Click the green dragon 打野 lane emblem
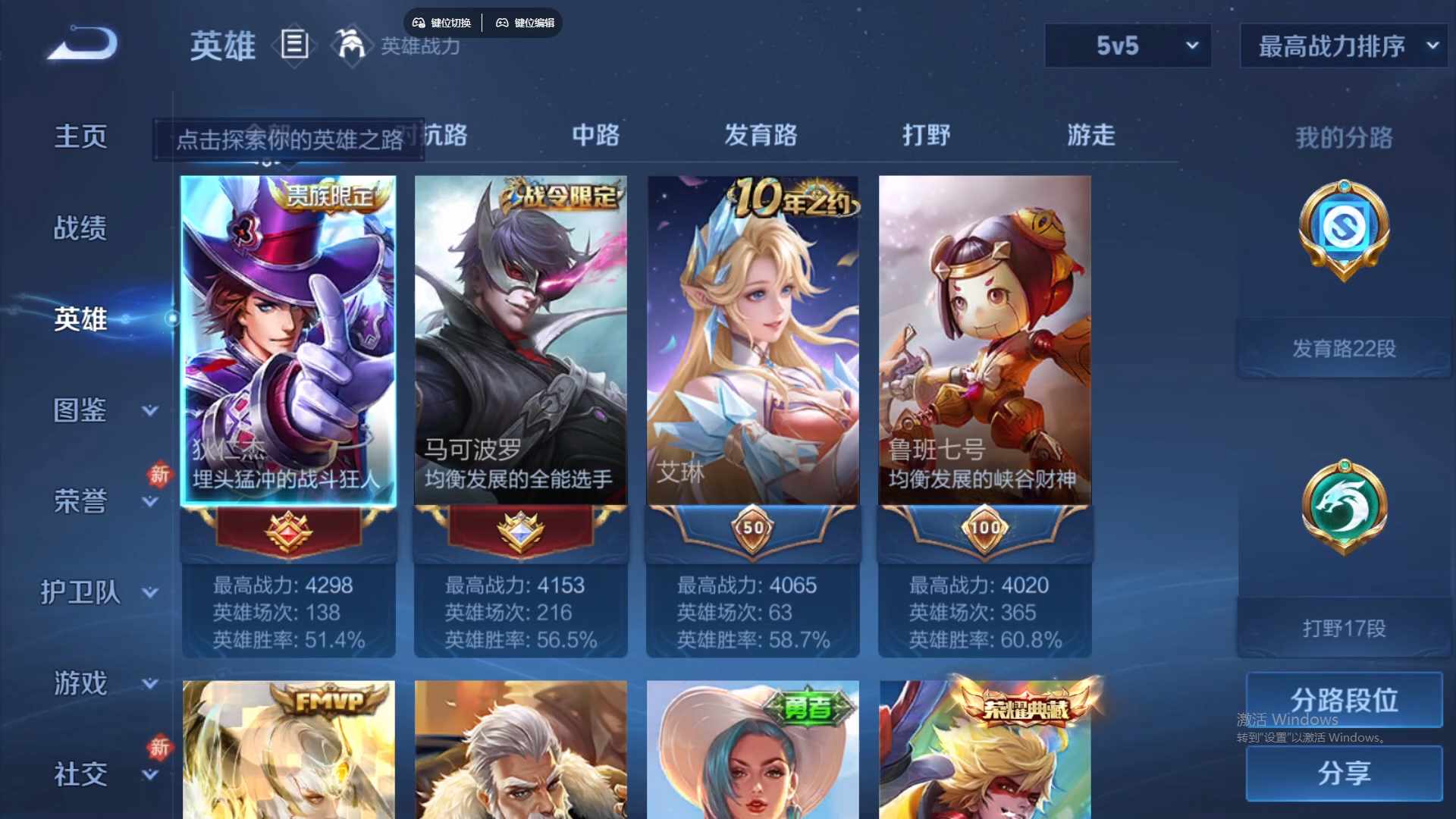Image resolution: width=1456 pixels, height=819 pixels. tap(1343, 508)
